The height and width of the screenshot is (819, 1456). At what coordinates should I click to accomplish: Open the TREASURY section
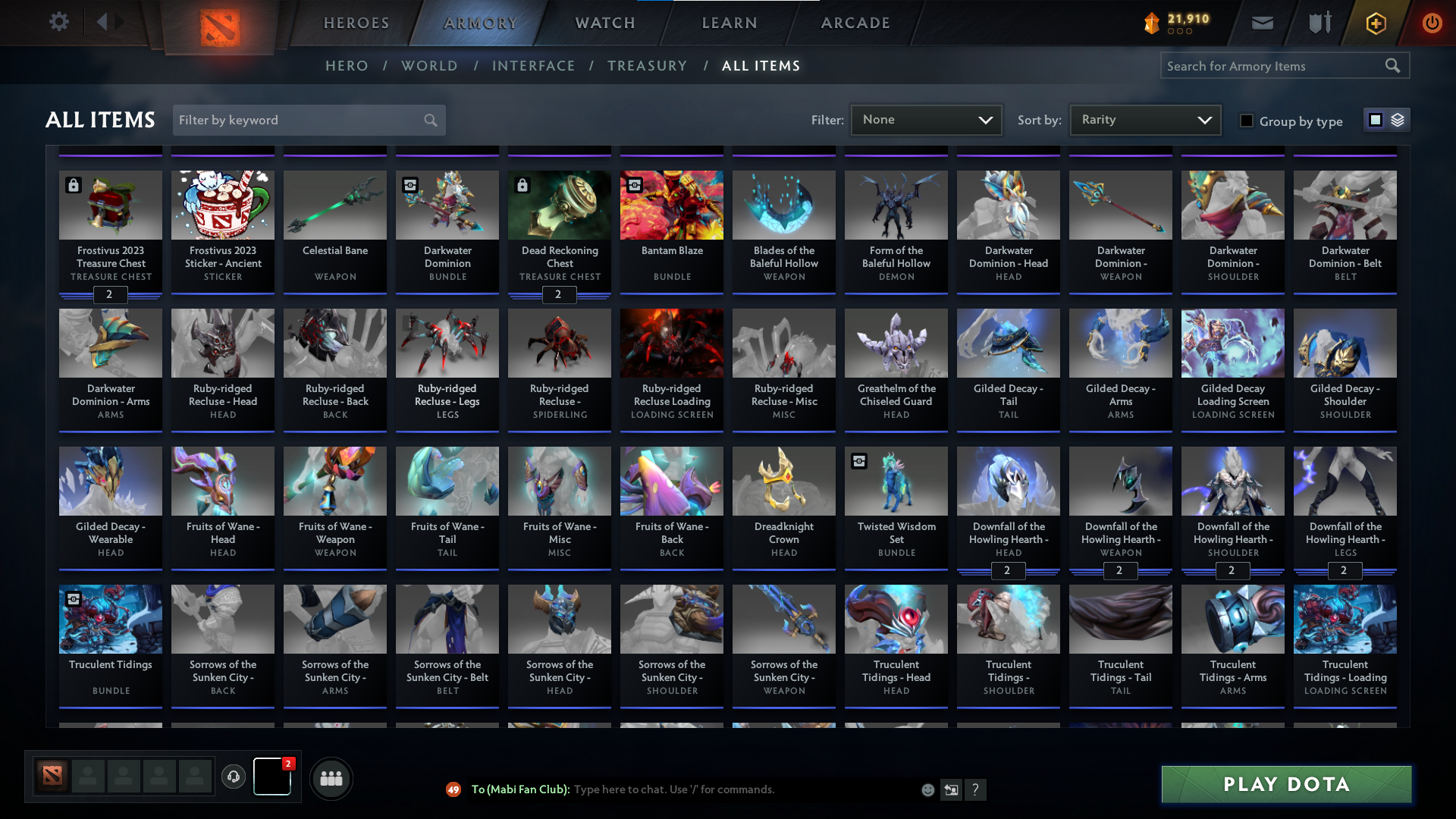(x=647, y=66)
